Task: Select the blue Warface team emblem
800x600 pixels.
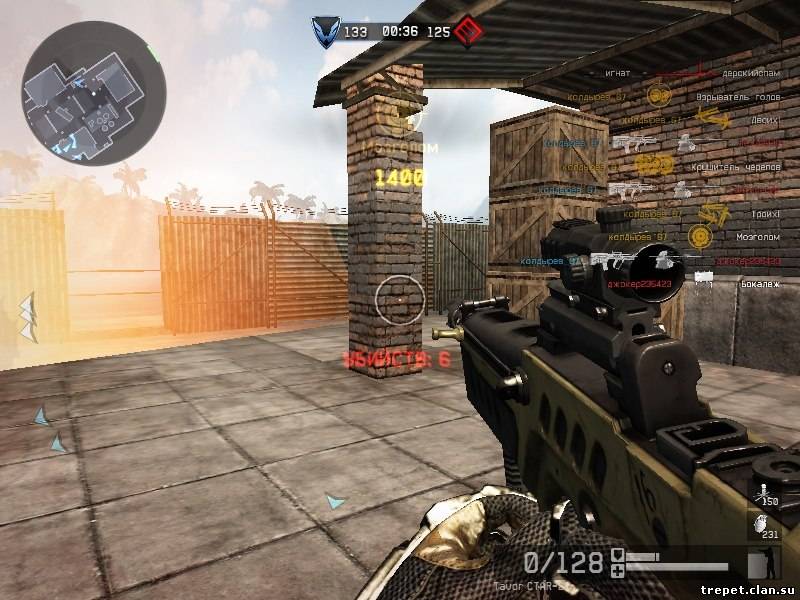Action: pyautogui.click(x=324, y=31)
